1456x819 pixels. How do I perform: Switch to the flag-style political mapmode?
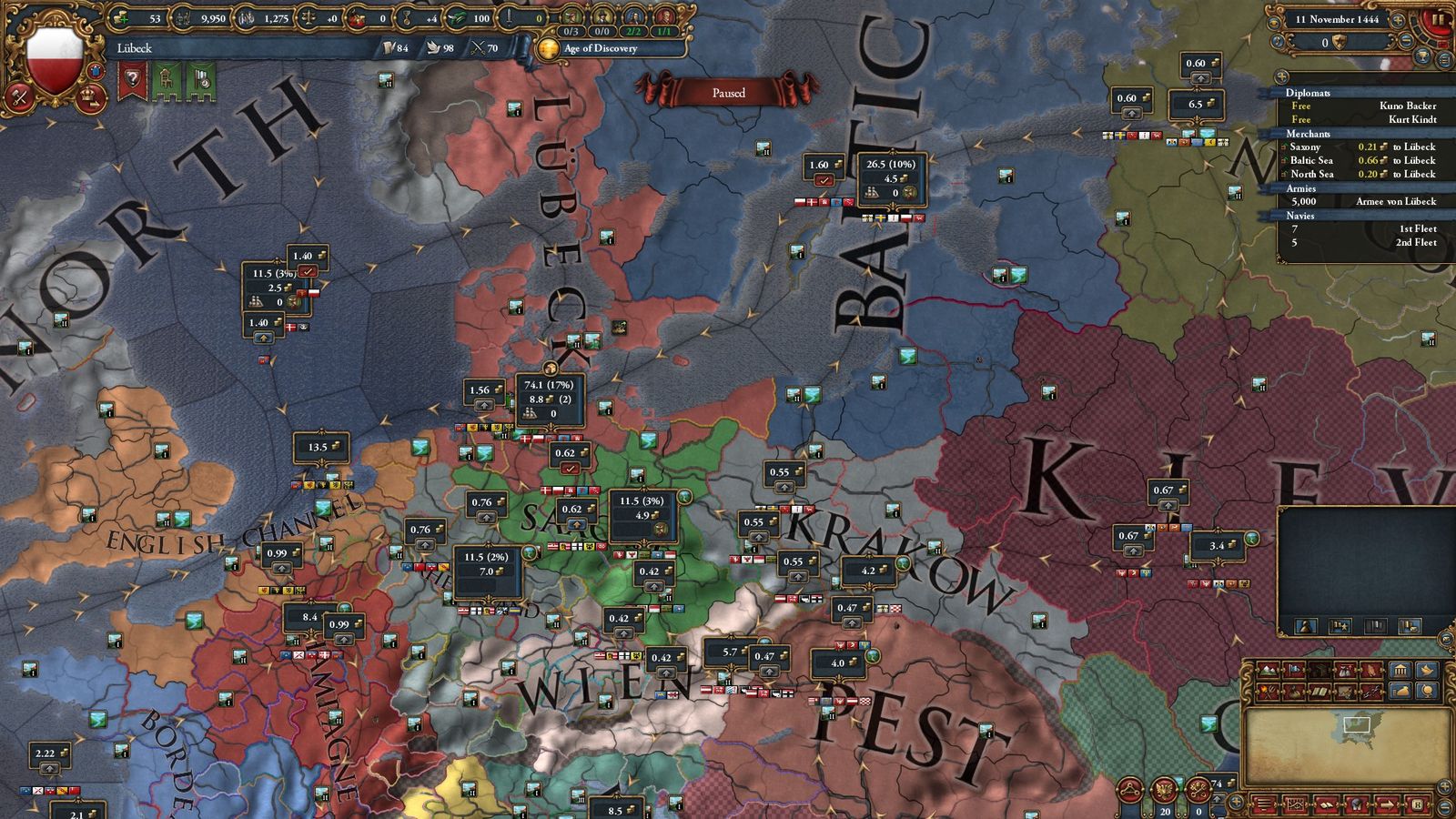tap(1293, 670)
